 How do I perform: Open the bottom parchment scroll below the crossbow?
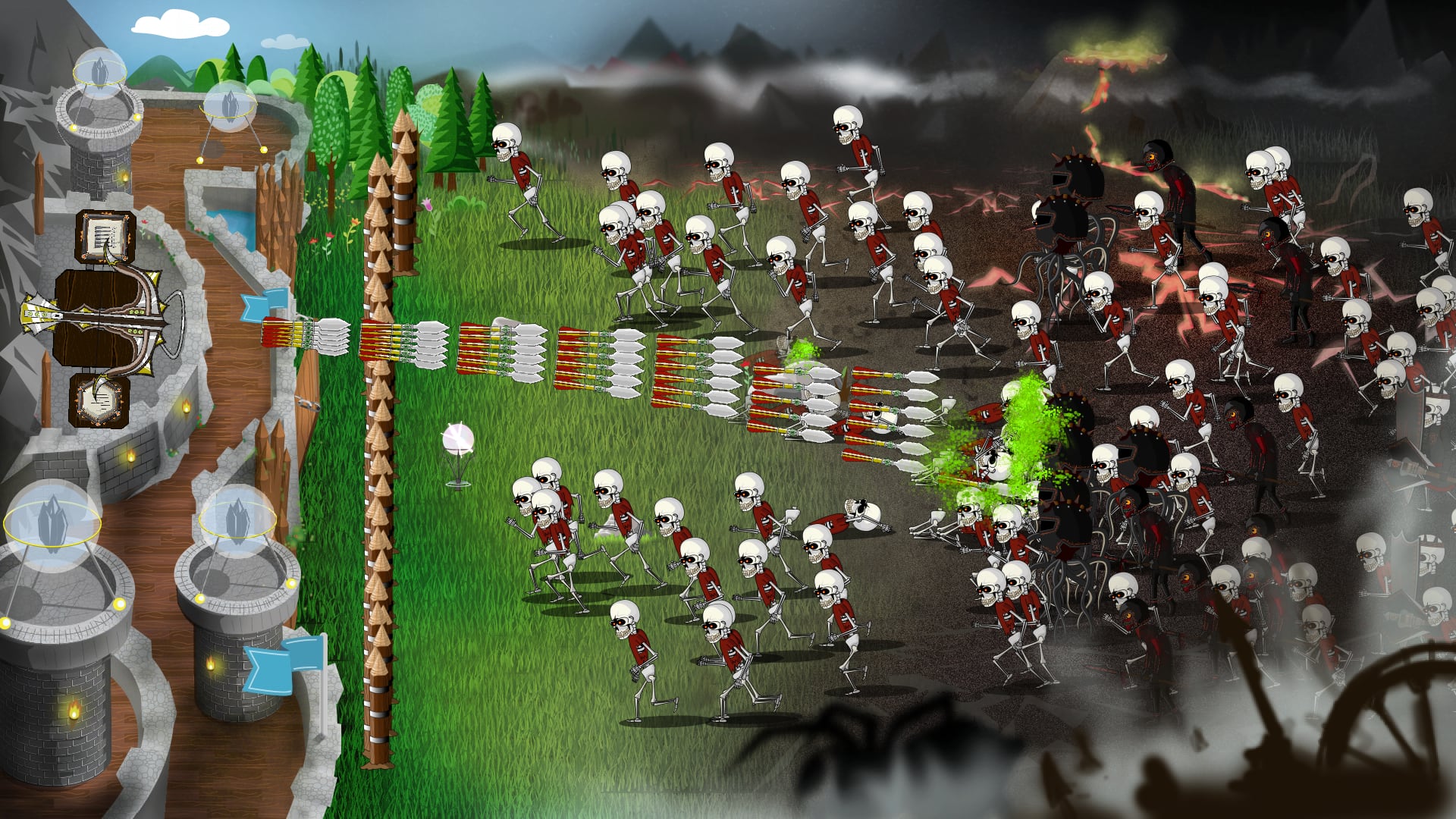point(99,401)
